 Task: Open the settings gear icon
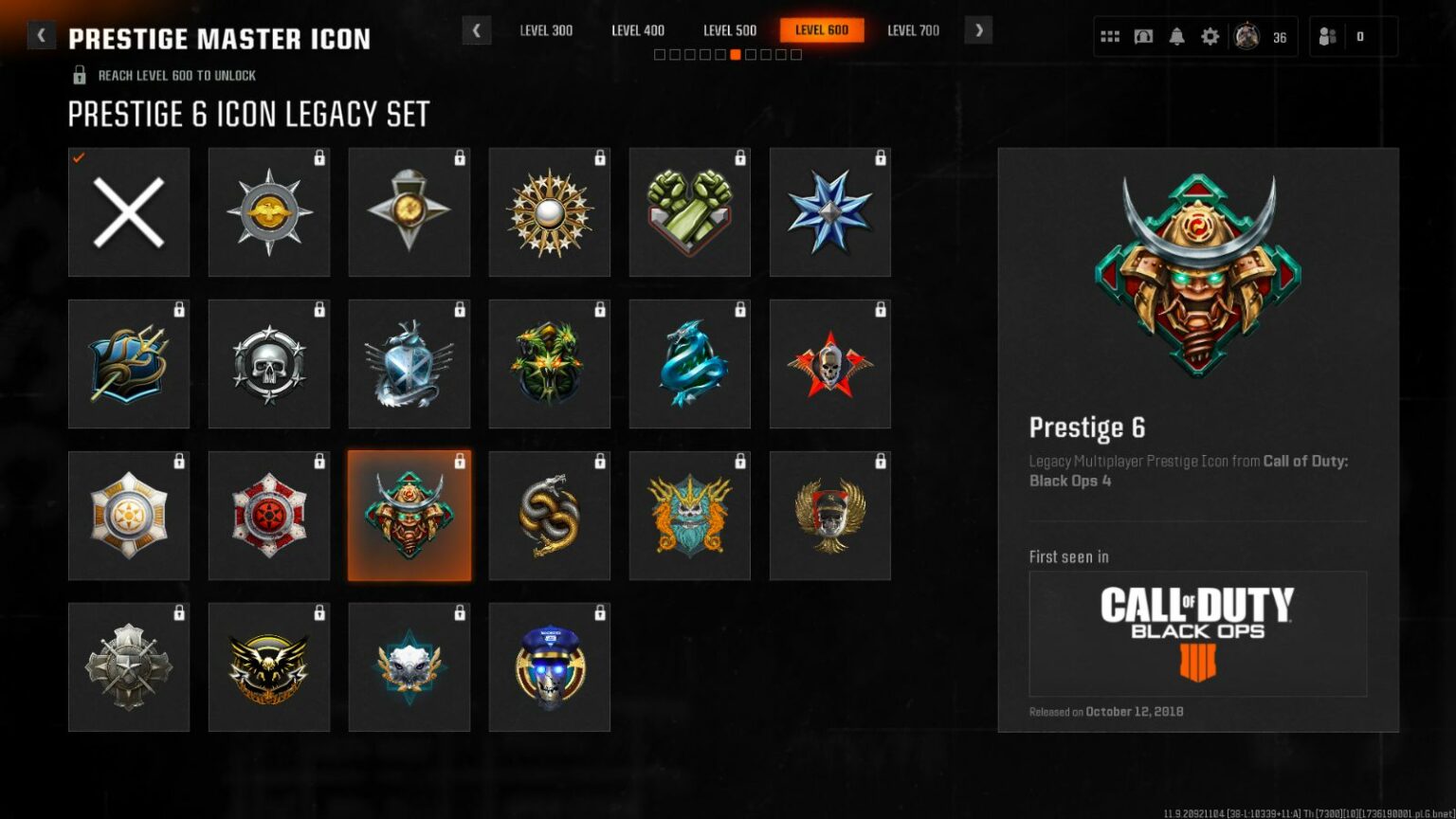click(x=1209, y=36)
